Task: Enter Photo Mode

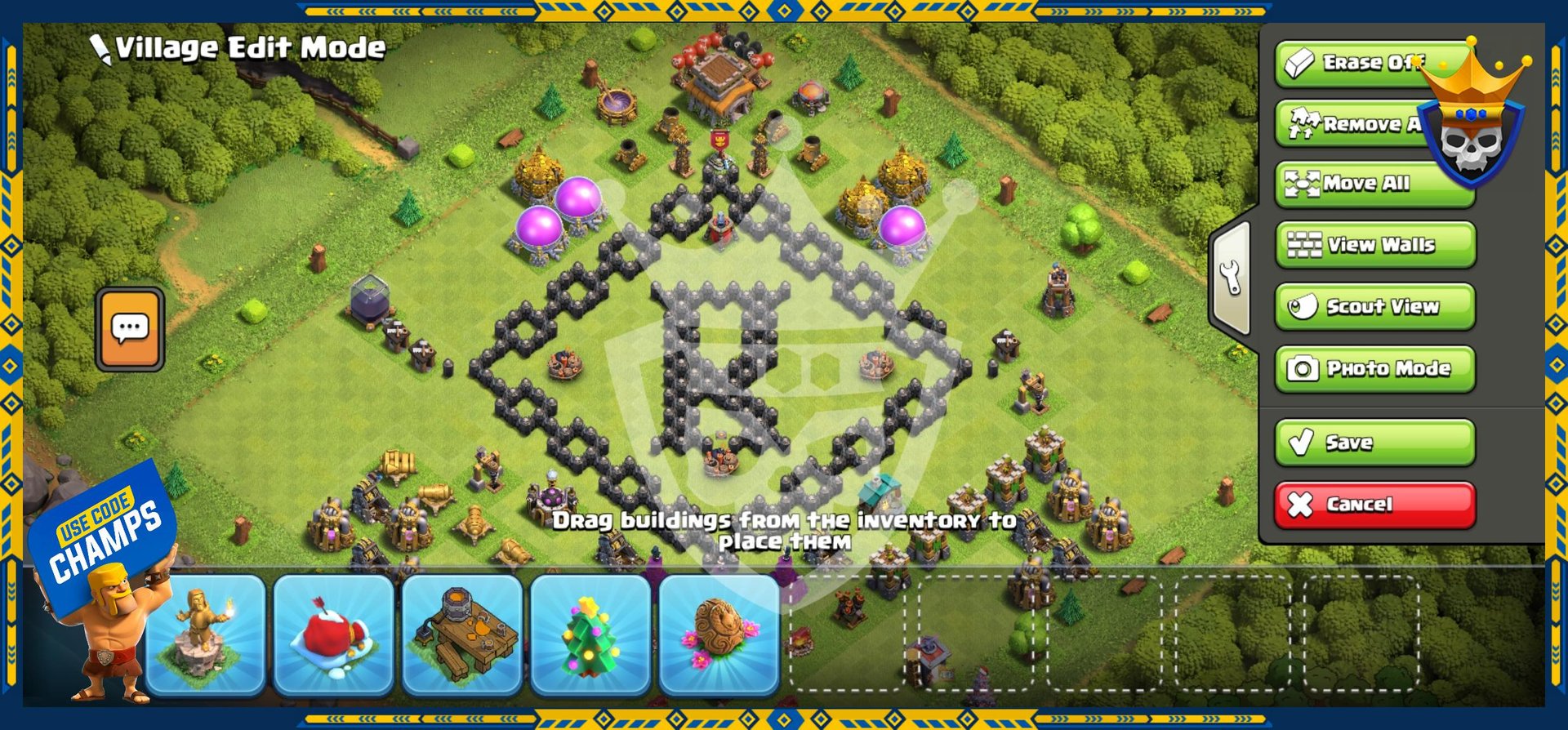Action: click(1375, 368)
